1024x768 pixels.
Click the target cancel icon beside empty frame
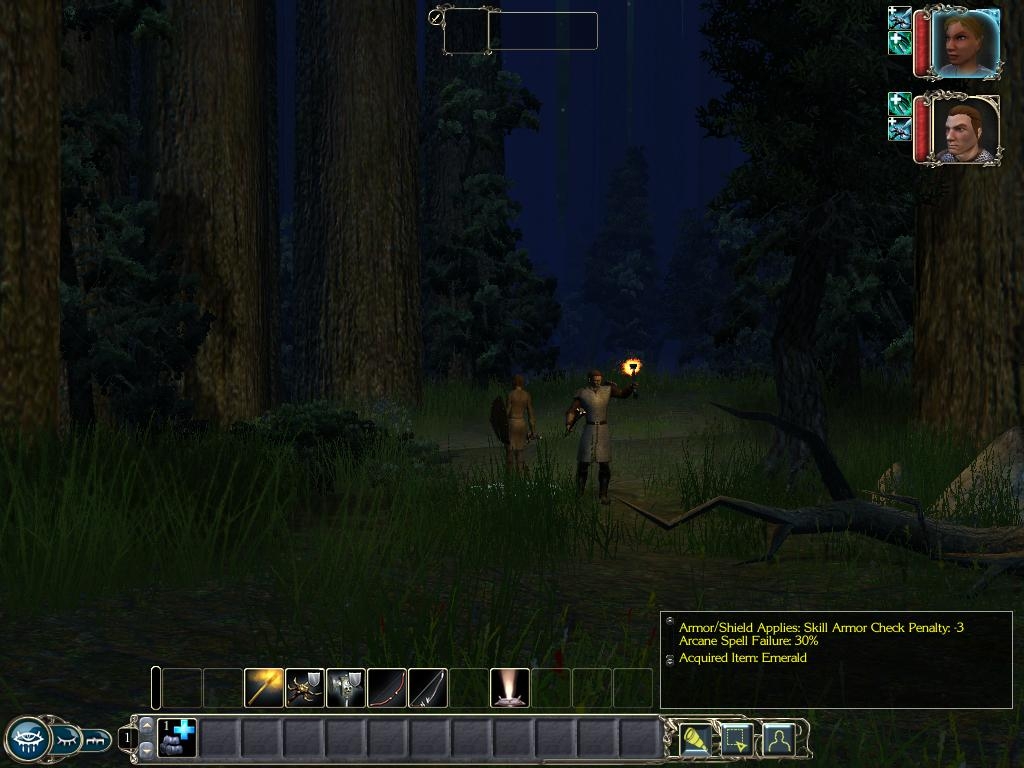(x=435, y=17)
